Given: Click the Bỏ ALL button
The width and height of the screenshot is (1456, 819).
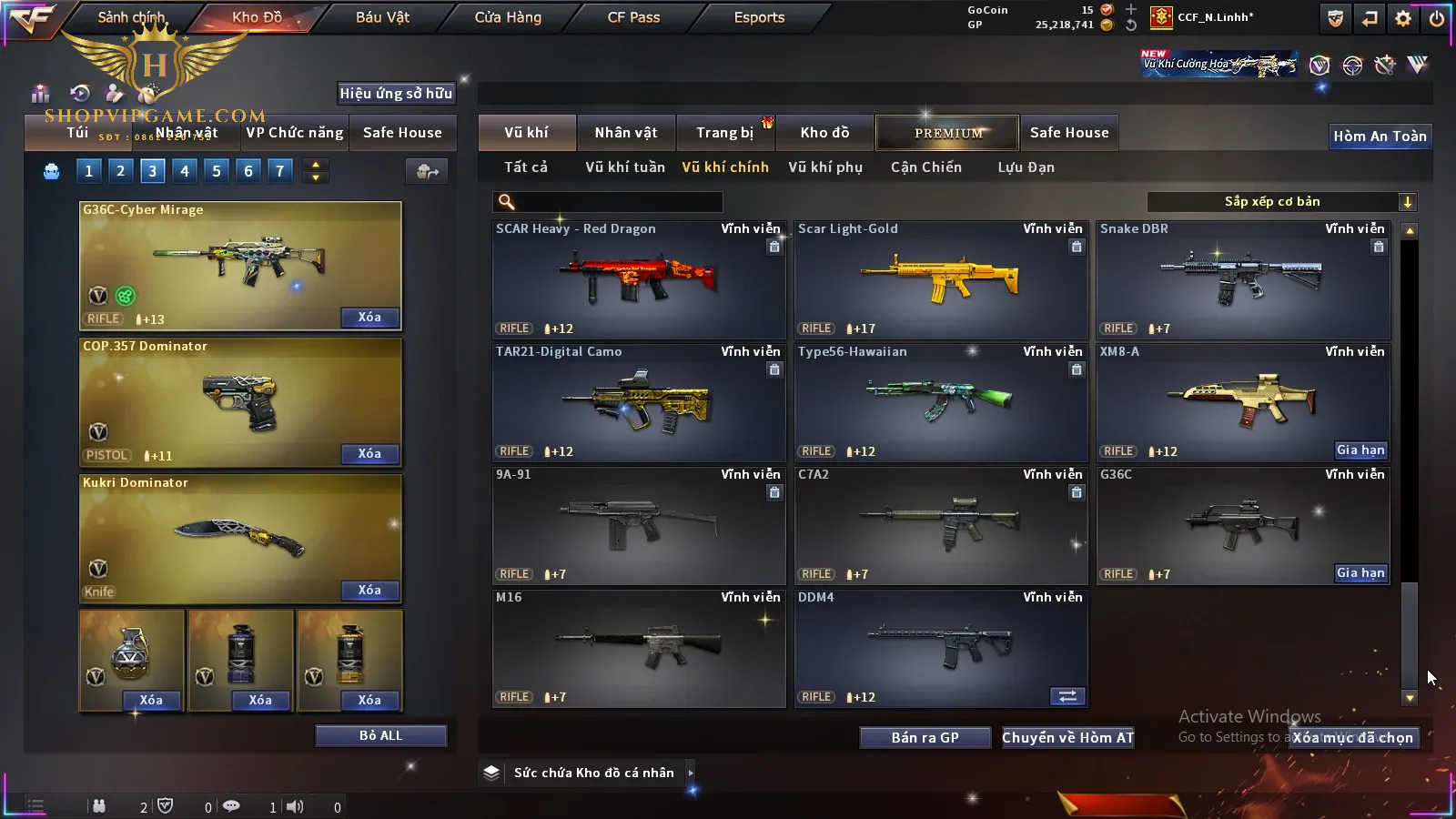Looking at the screenshot, I should click(380, 735).
